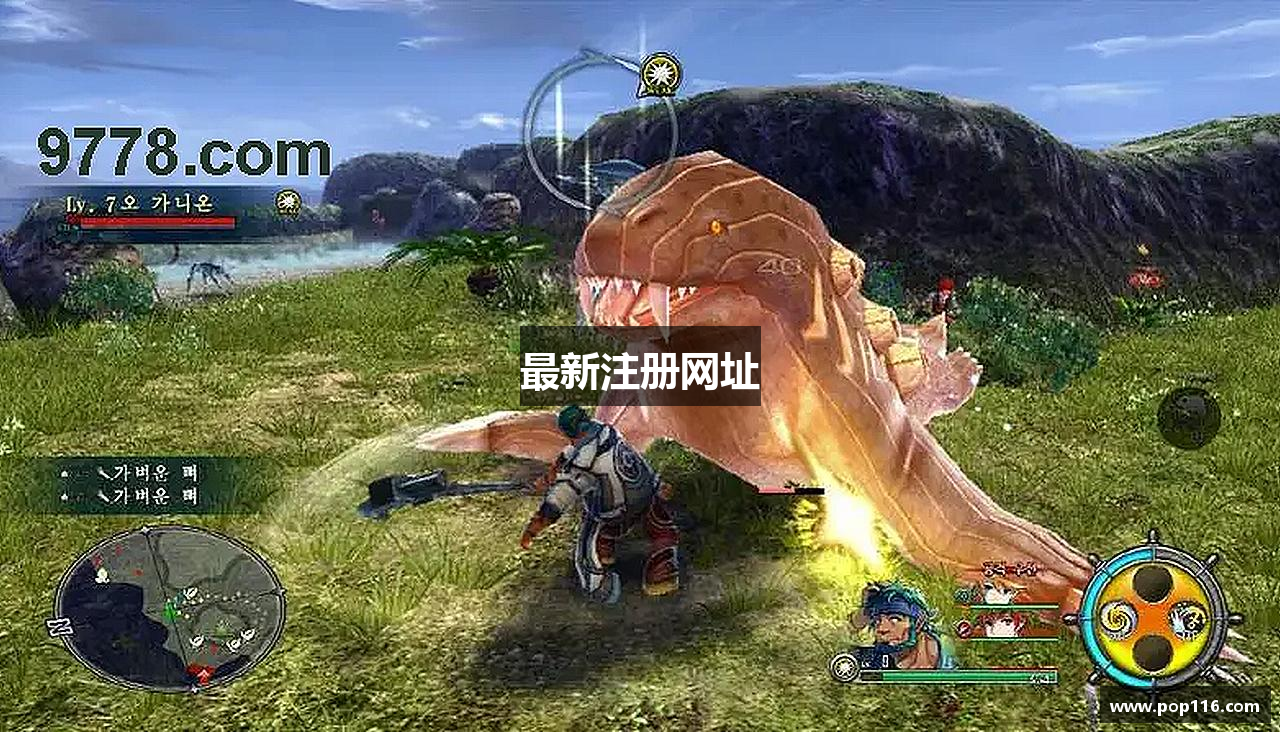
Task: Click the 最新注册网址 overlay banner
Action: coord(640,370)
